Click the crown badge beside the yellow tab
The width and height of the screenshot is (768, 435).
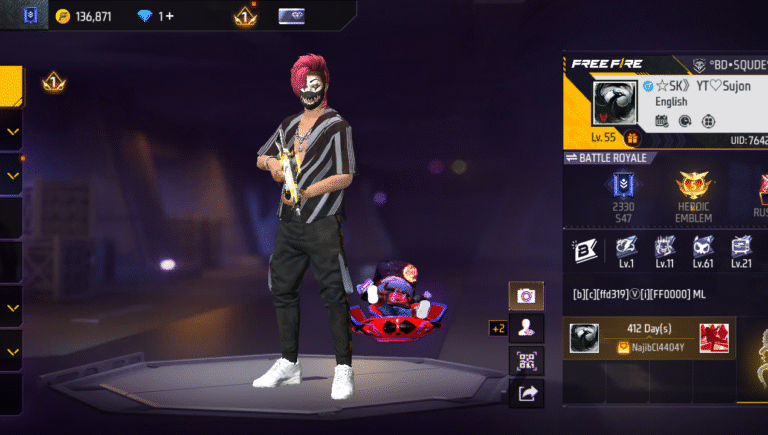(x=54, y=83)
